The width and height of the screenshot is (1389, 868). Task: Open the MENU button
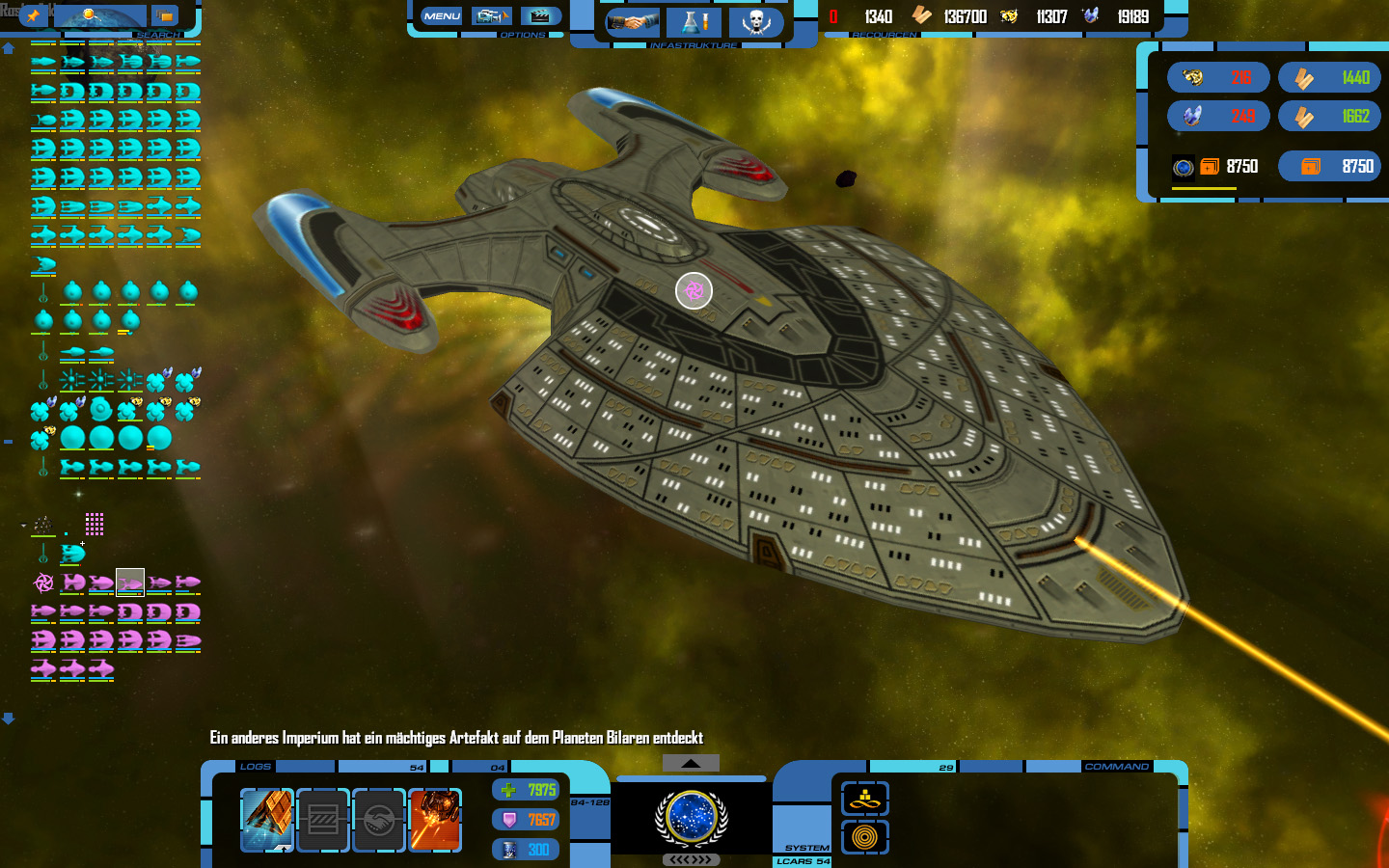click(x=442, y=15)
